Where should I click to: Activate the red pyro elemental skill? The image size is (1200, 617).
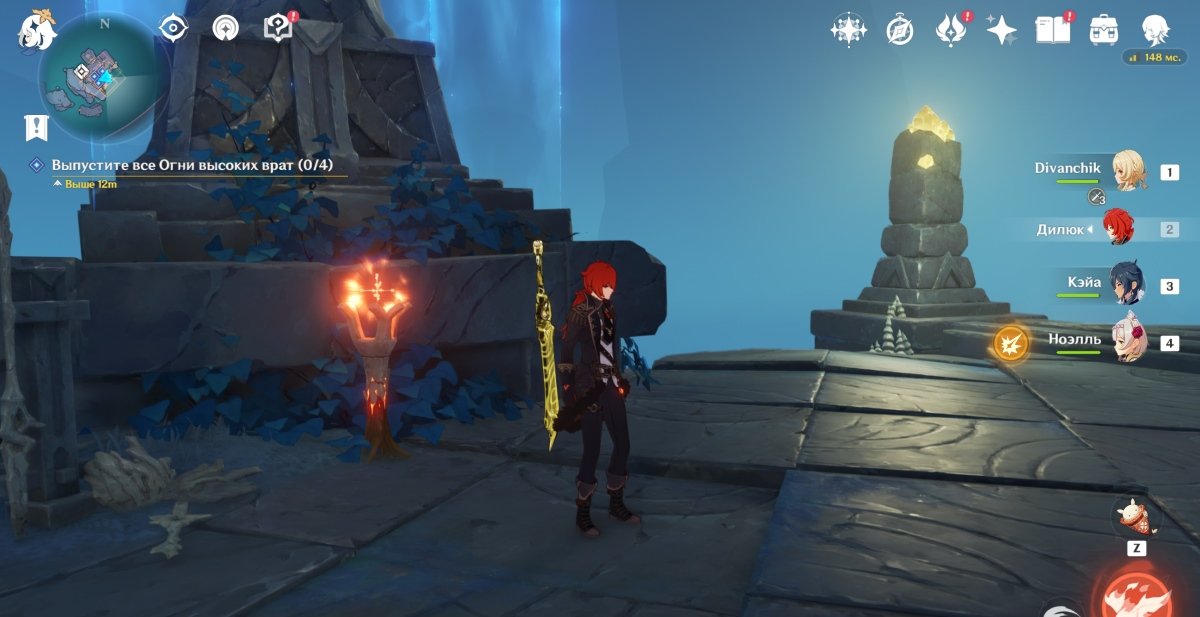point(1136,593)
